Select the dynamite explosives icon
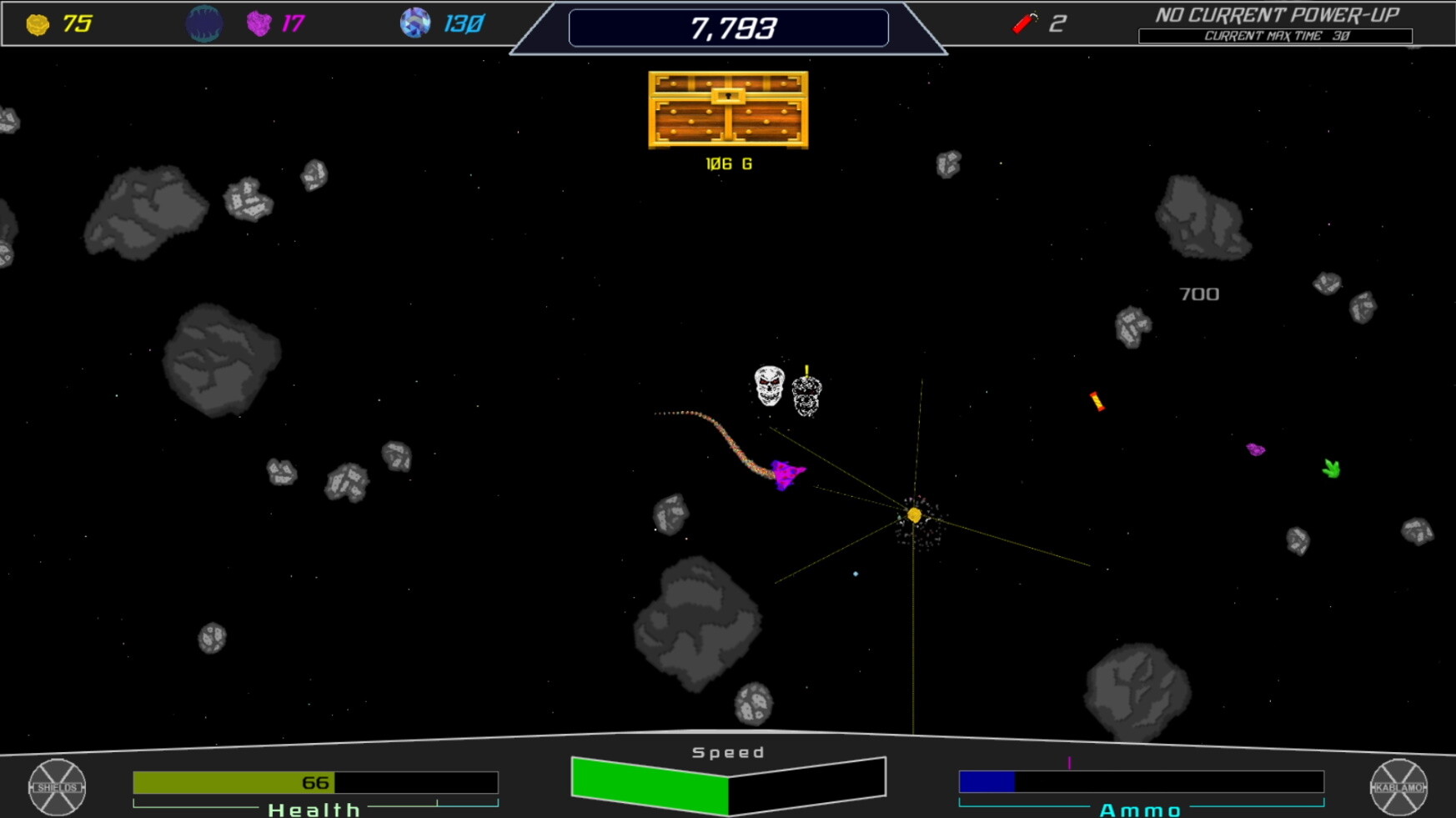Image resolution: width=1456 pixels, height=818 pixels. tap(1024, 22)
